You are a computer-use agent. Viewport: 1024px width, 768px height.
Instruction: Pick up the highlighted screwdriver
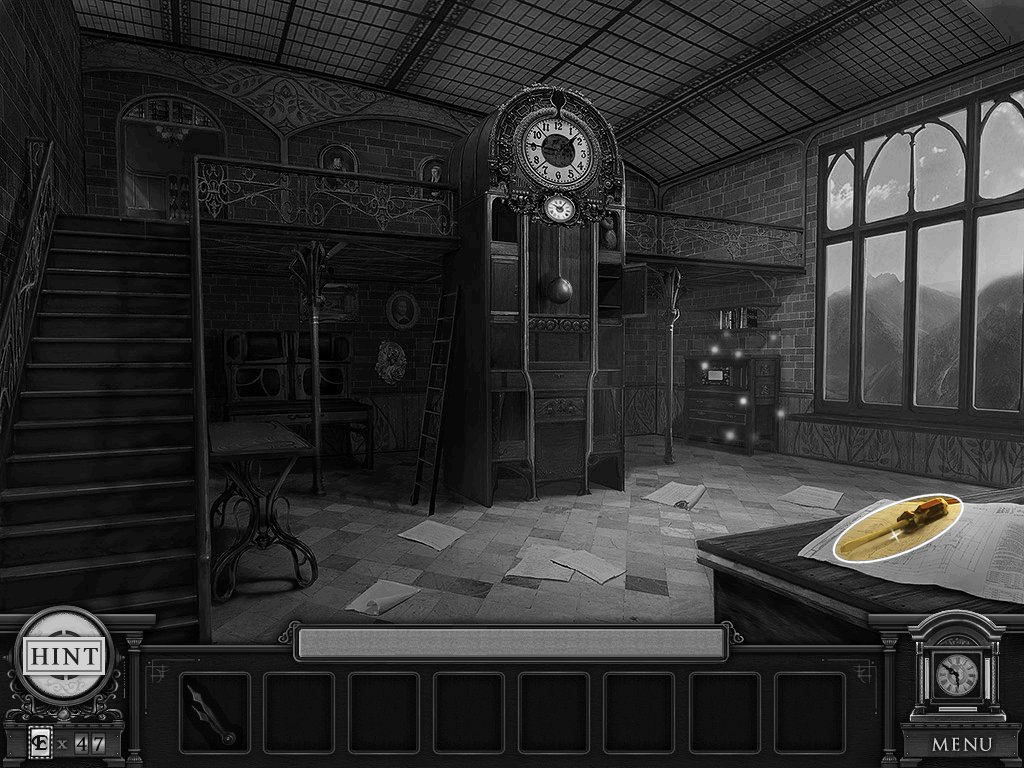point(896,528)
